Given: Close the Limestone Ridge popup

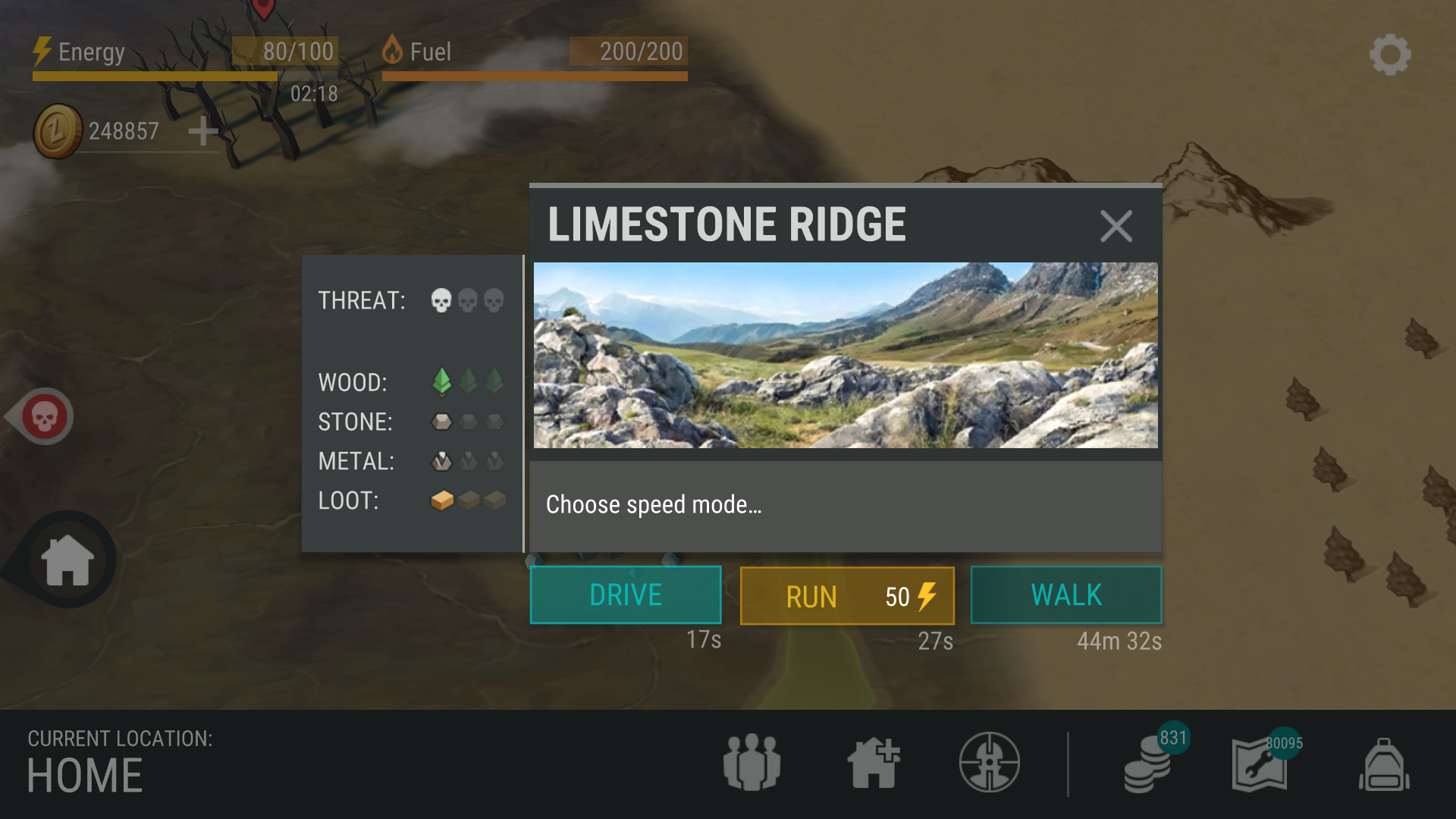Looking at the screenshot, I should point(1116,226).
